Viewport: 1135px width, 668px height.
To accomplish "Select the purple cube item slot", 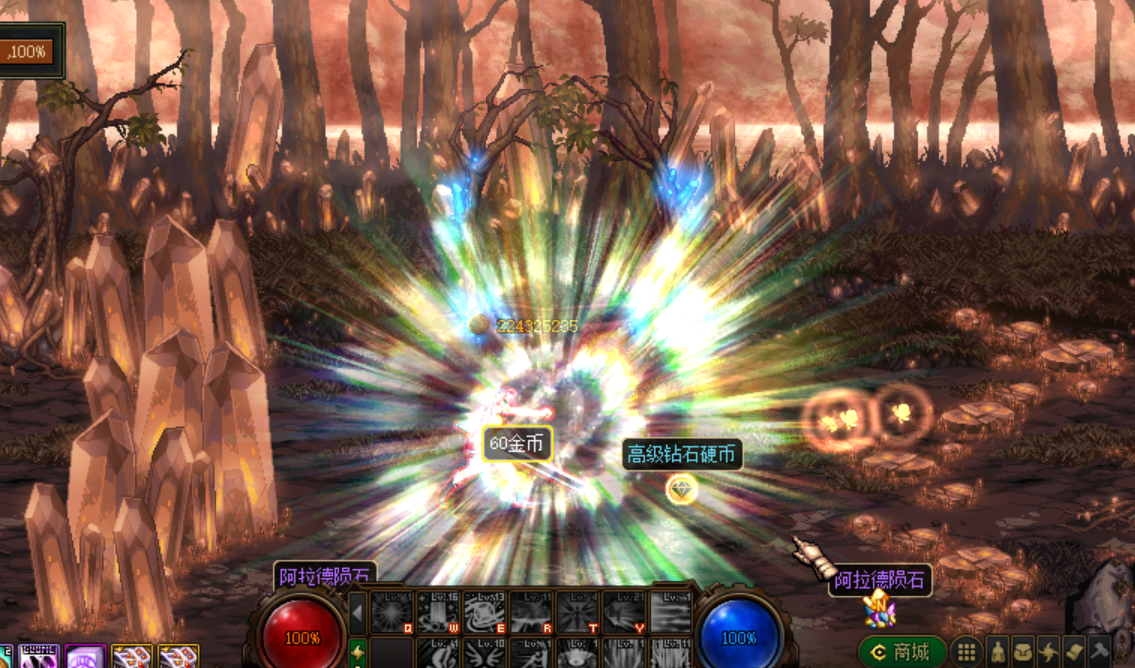I will click(84, 657).
